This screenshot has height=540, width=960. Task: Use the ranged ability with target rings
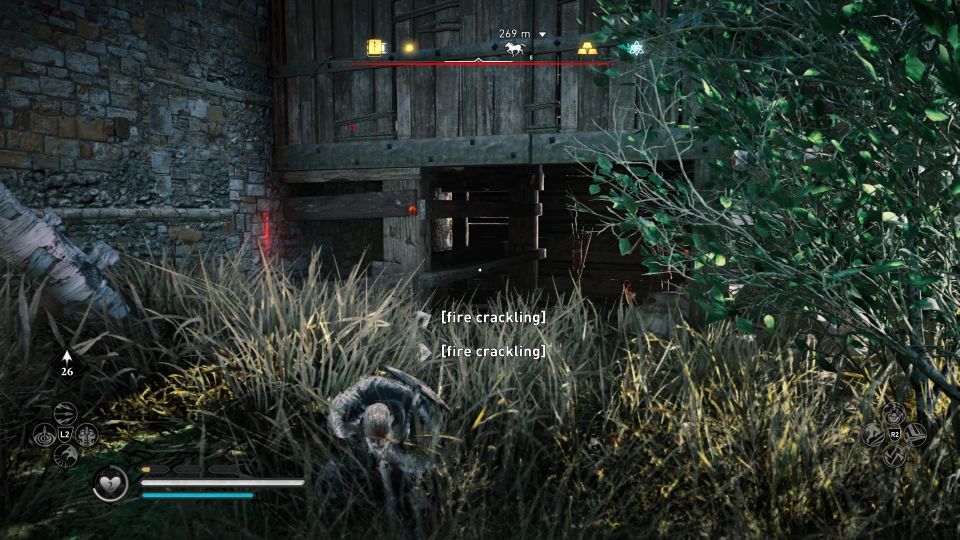pyautogui.click(x=44, y=435)
